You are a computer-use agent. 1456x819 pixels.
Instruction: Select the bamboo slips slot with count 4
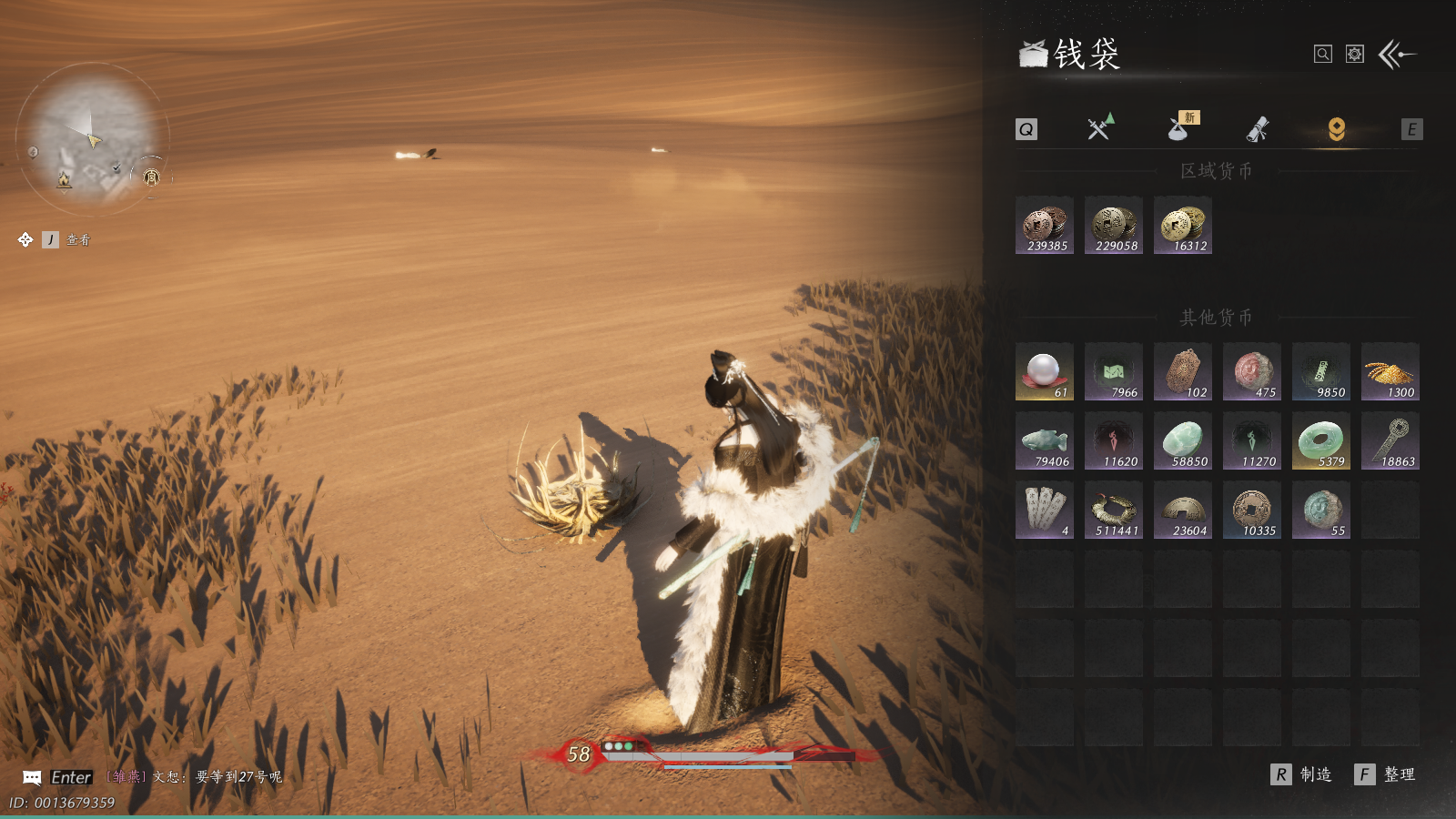tap(1045, 510)
